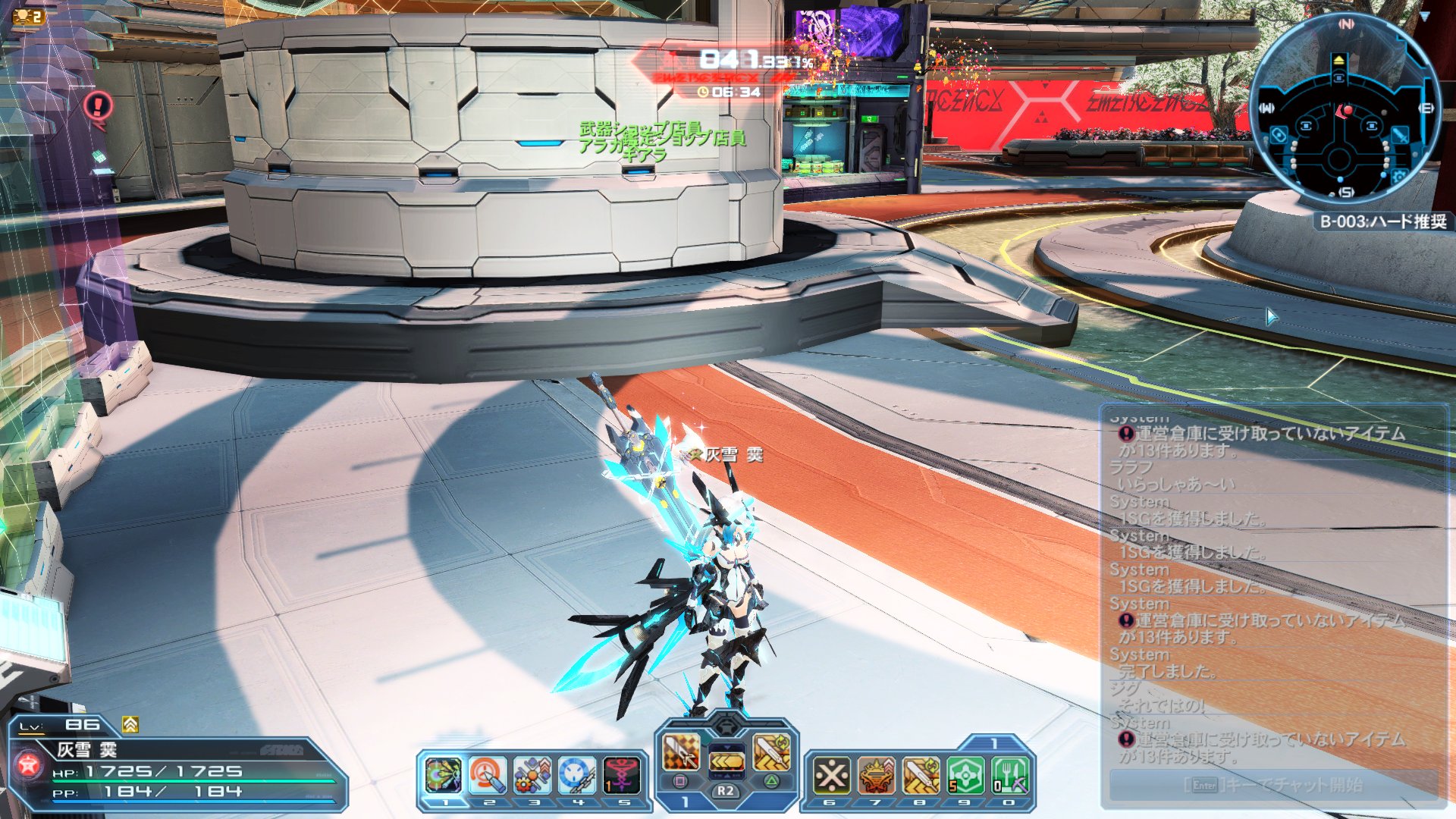This screenshot has width=1456, height=819.
Task: Use the green hexagon item with count 5
Action: pyautogui.click(x=965, y=776)
